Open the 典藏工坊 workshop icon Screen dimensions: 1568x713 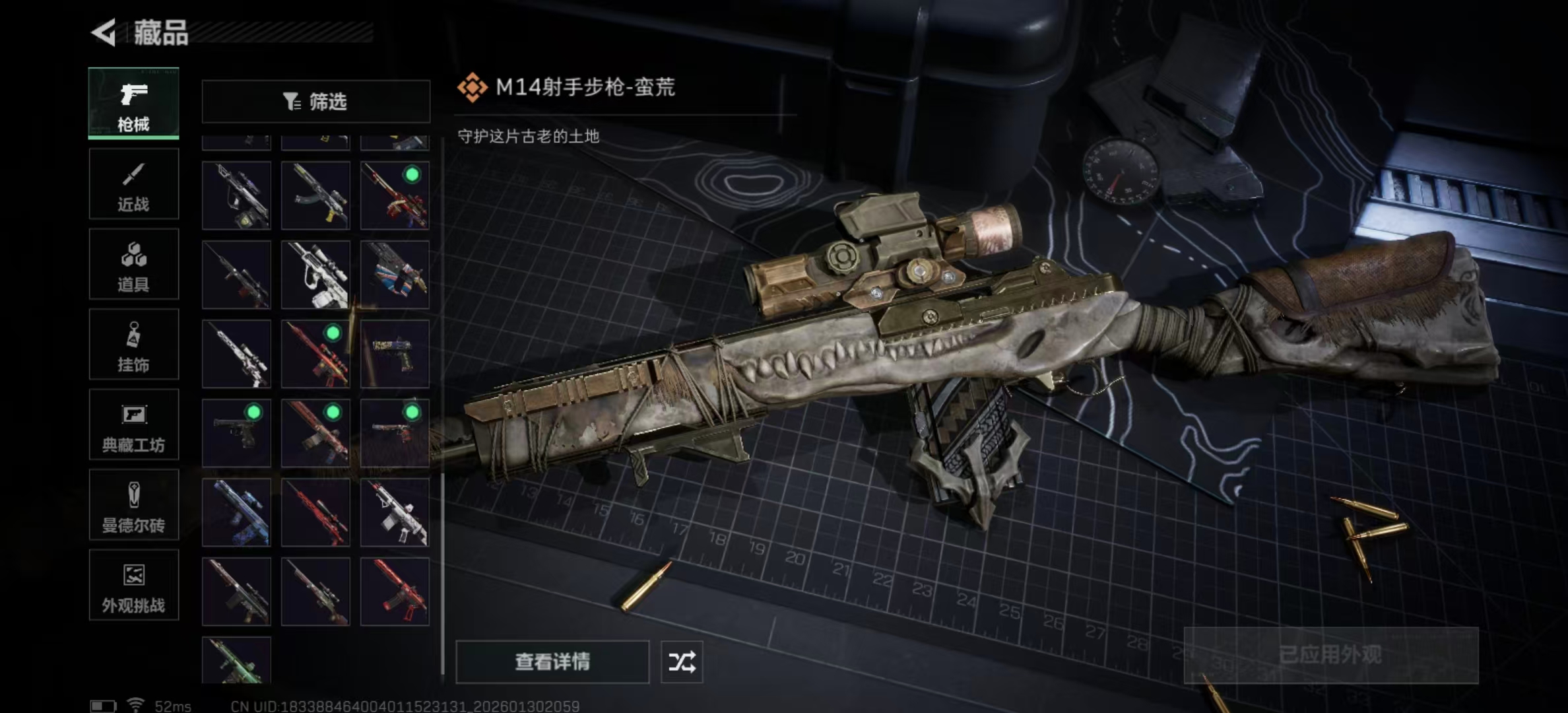133,426
